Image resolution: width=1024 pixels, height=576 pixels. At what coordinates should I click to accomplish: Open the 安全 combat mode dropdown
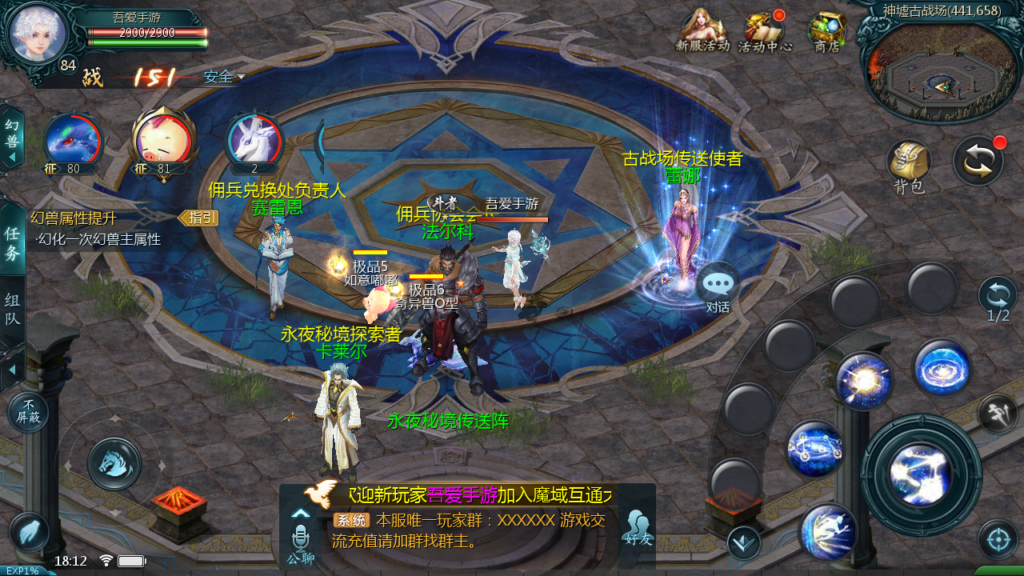(x=223, y=76)
